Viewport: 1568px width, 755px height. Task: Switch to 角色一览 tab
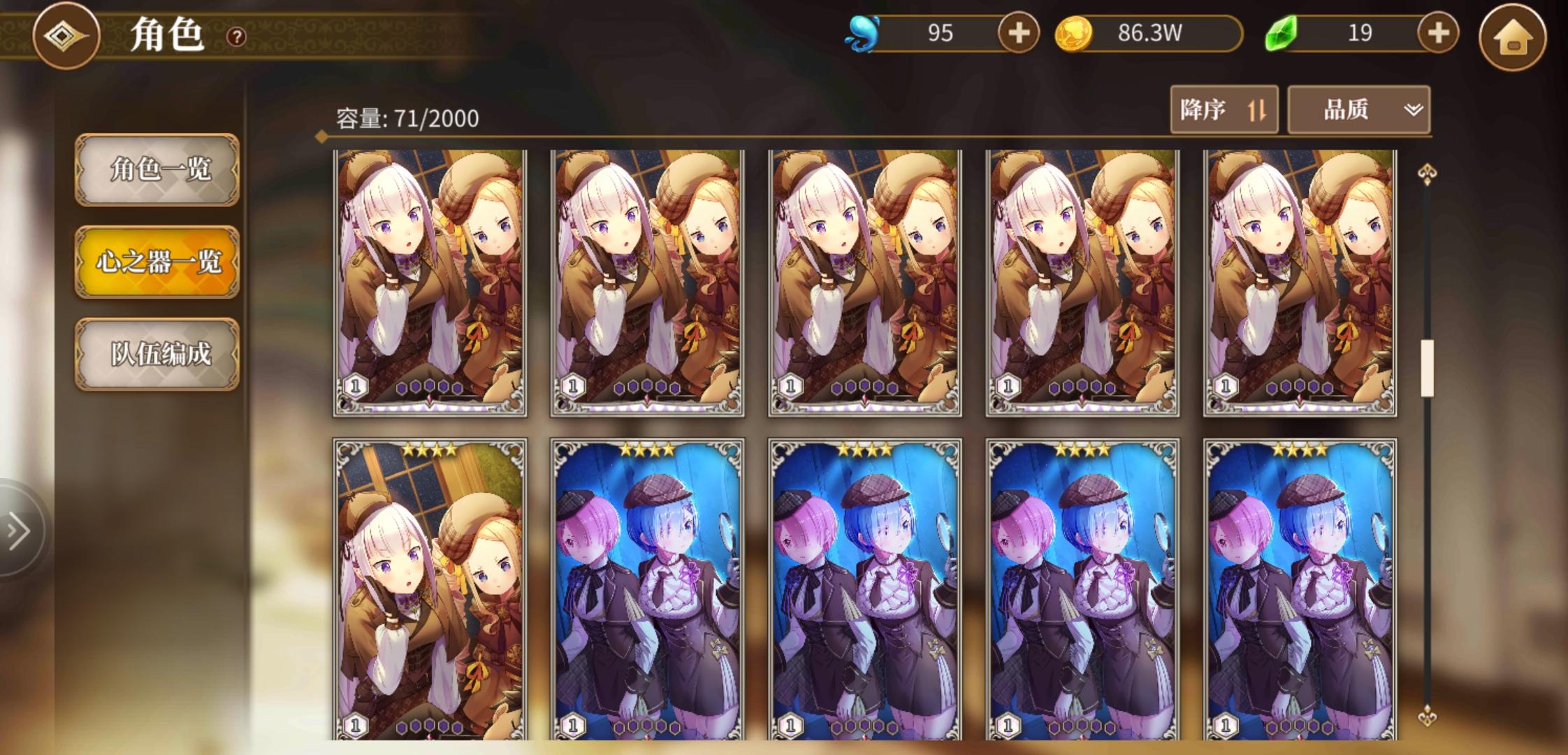tap(157, 171)
